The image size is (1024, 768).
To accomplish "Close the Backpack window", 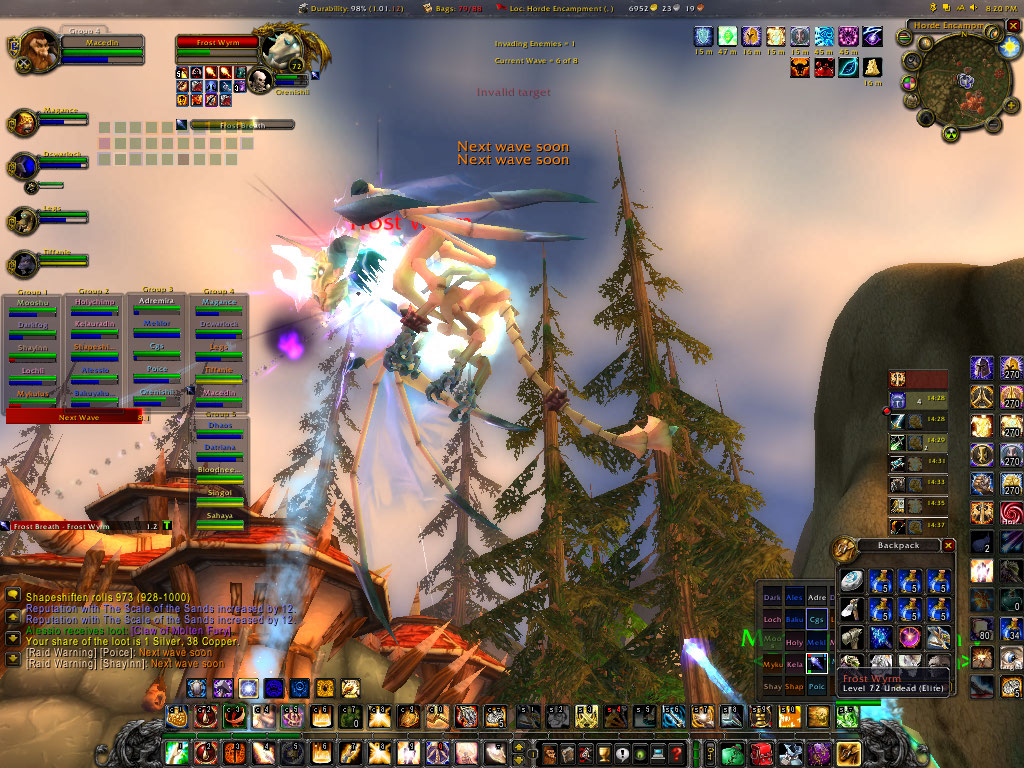I will pos(948,546).
